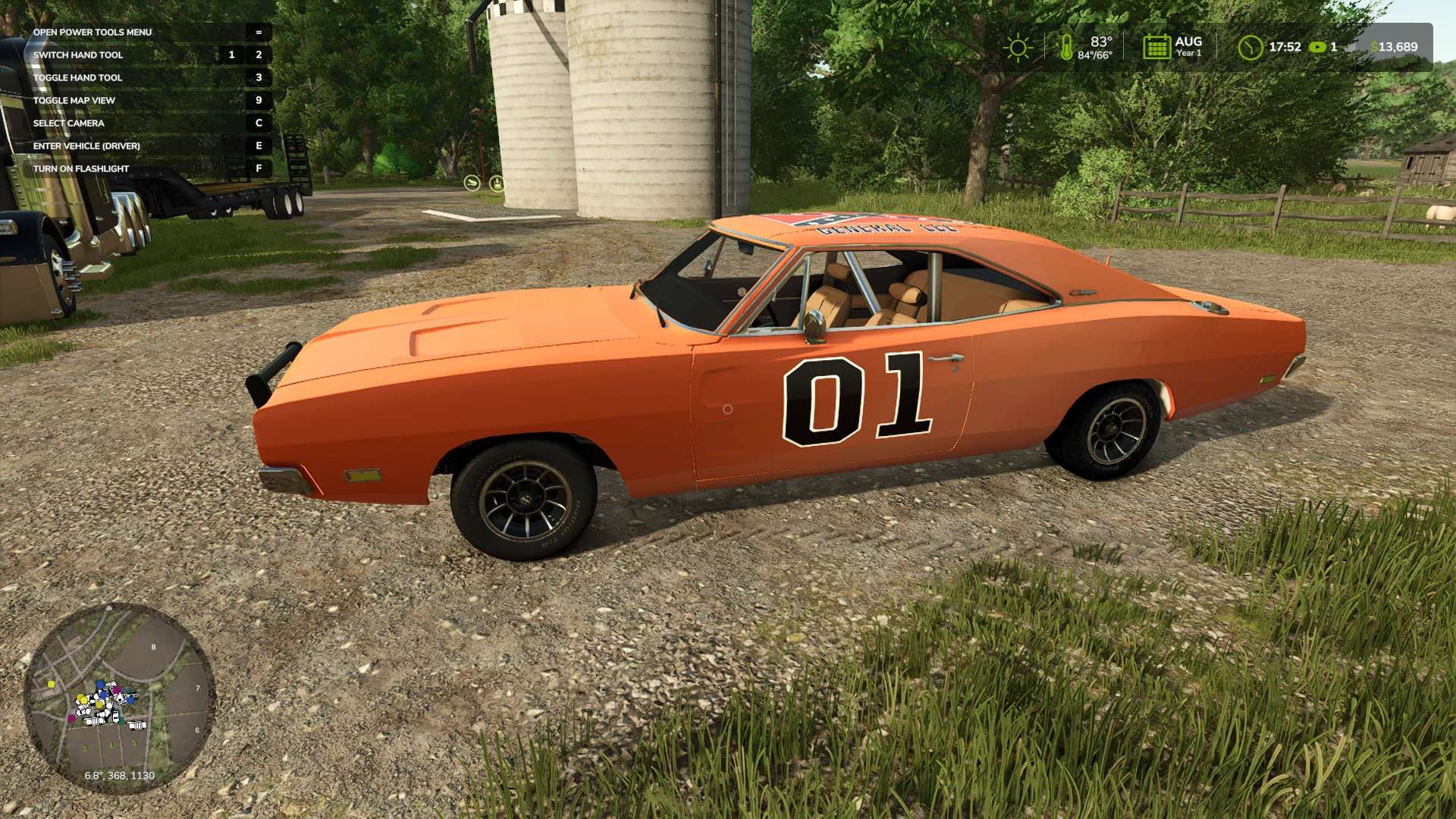Click the thermometer temperature icon
The height and width of the screenshot is (819, 1456).
1066,48
